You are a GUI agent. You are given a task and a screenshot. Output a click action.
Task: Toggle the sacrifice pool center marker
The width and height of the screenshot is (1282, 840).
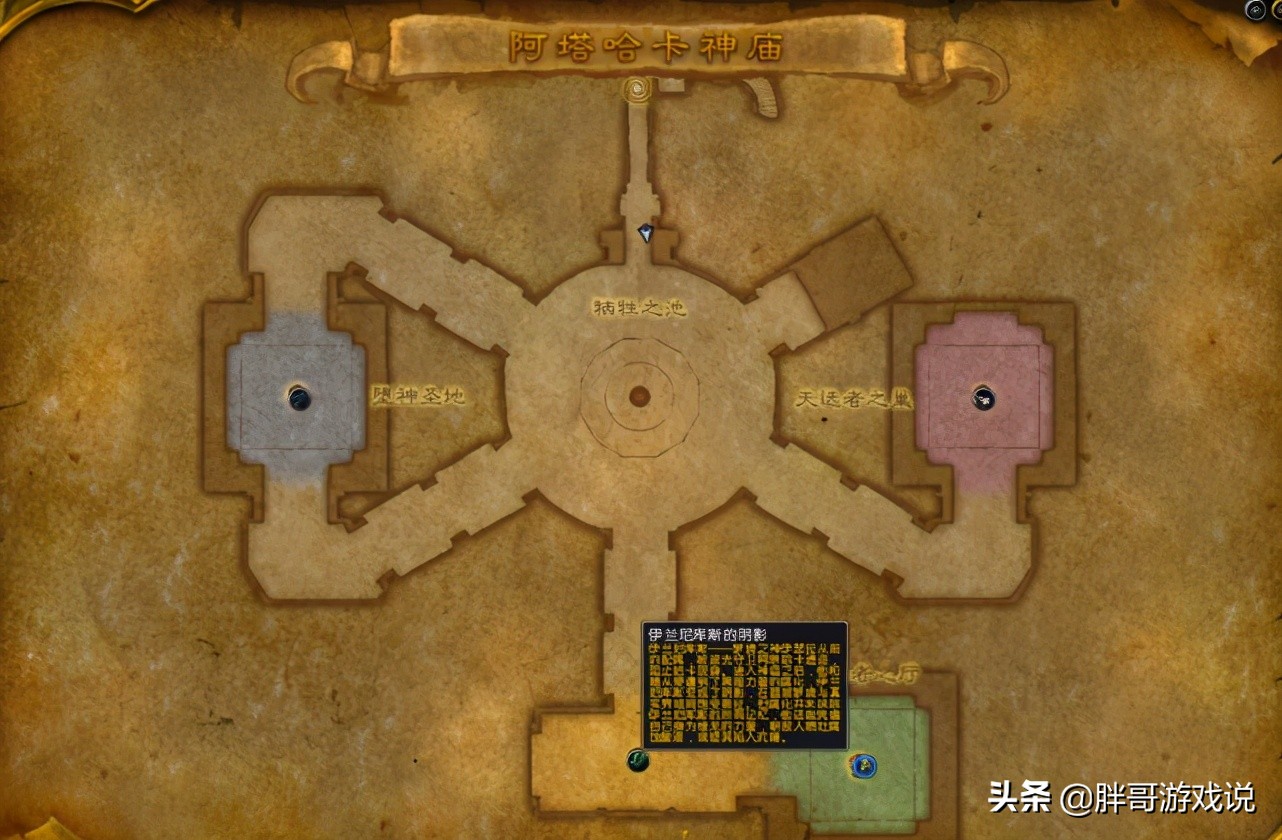click(638, 394)
